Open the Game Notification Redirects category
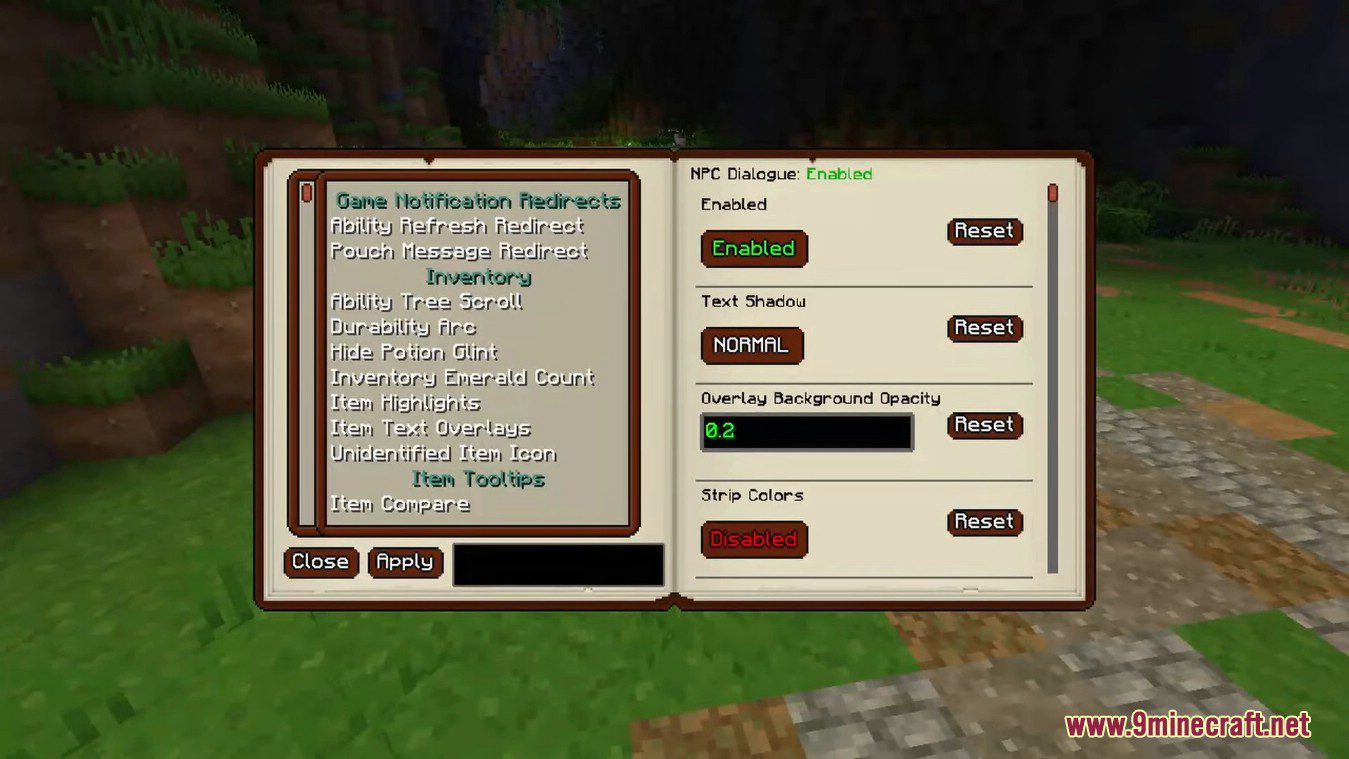The height and width of the screenshot is (759, 1349). (477, 200)
